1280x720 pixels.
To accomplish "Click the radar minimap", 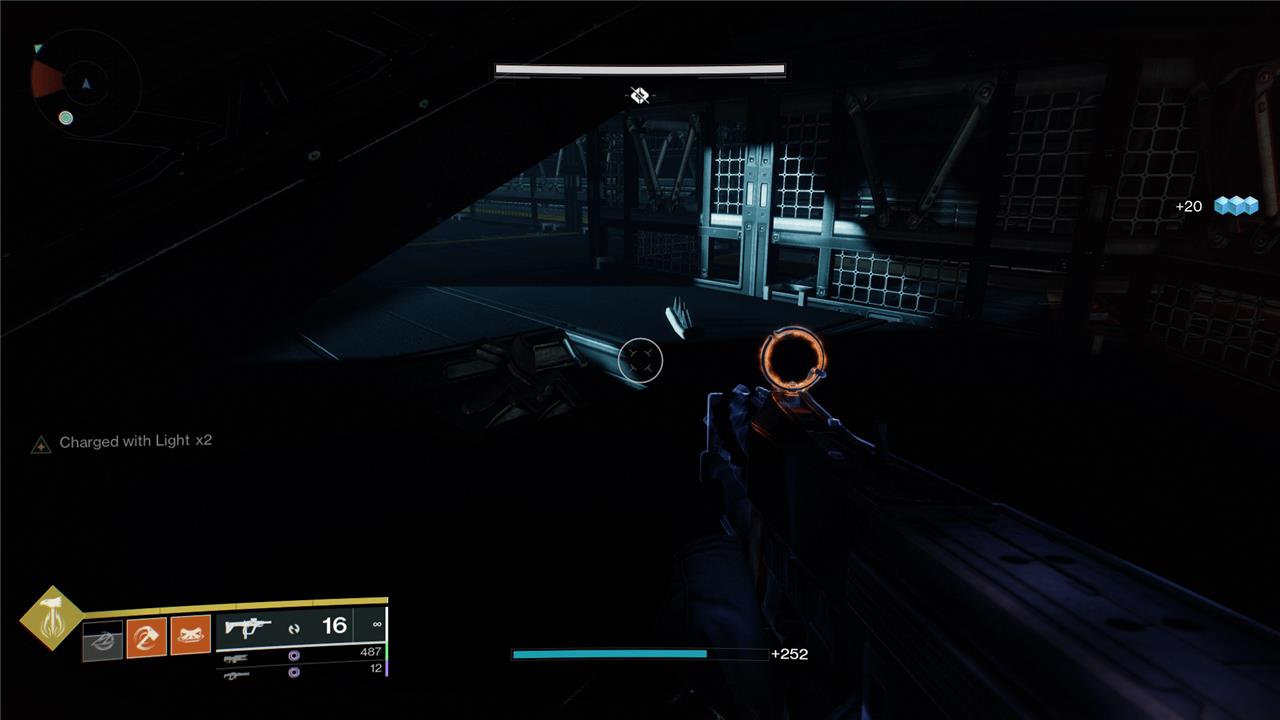I will [x=85, y=83].
